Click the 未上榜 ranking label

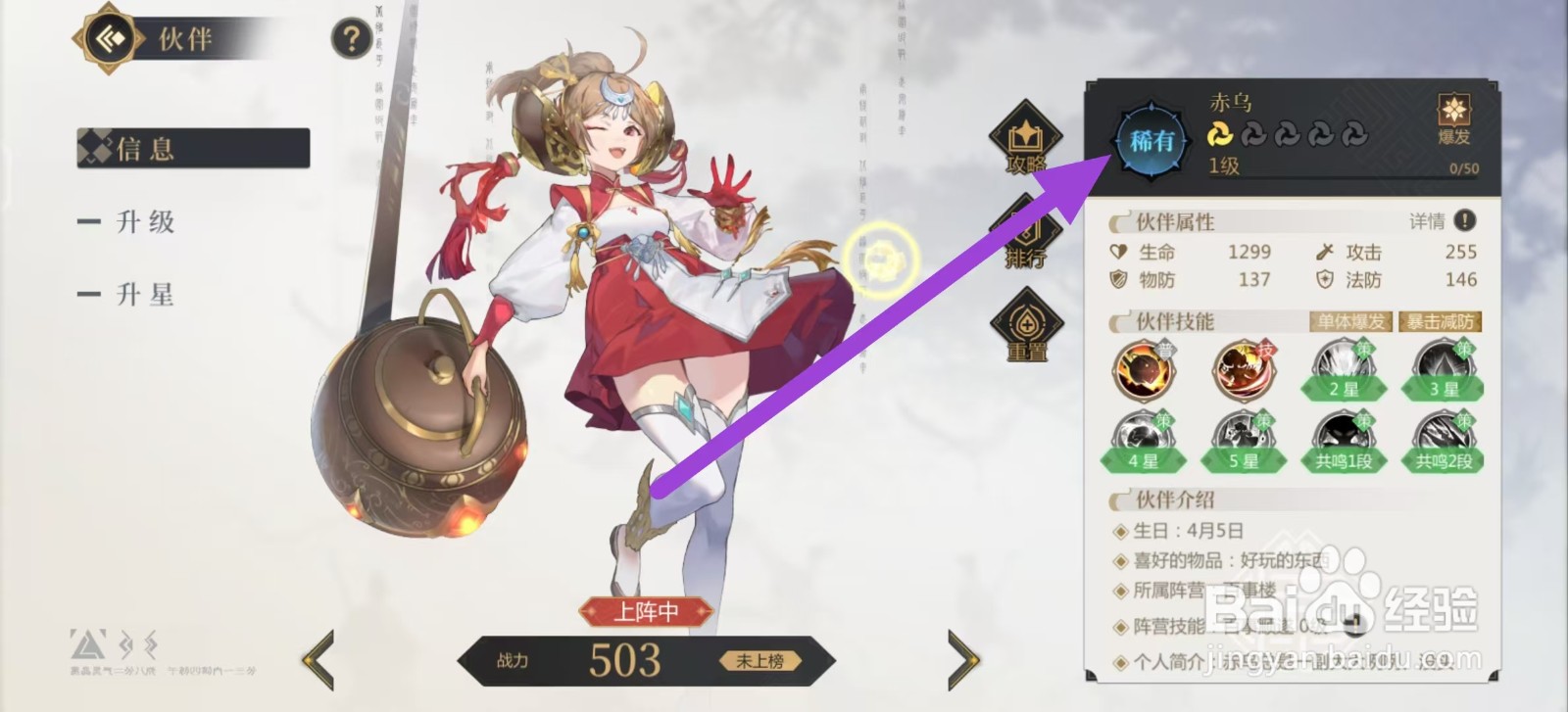pos(759,660)
